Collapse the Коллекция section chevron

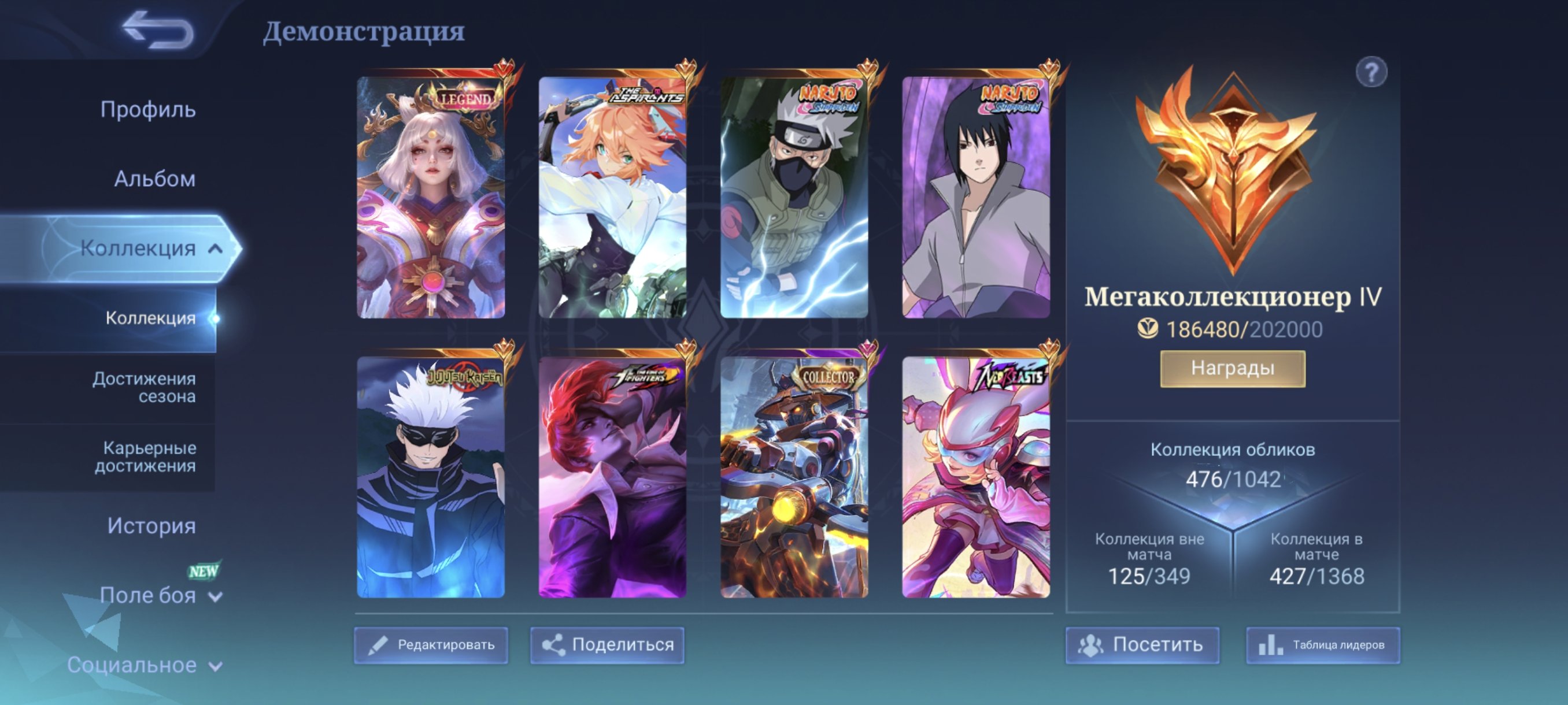216,249
